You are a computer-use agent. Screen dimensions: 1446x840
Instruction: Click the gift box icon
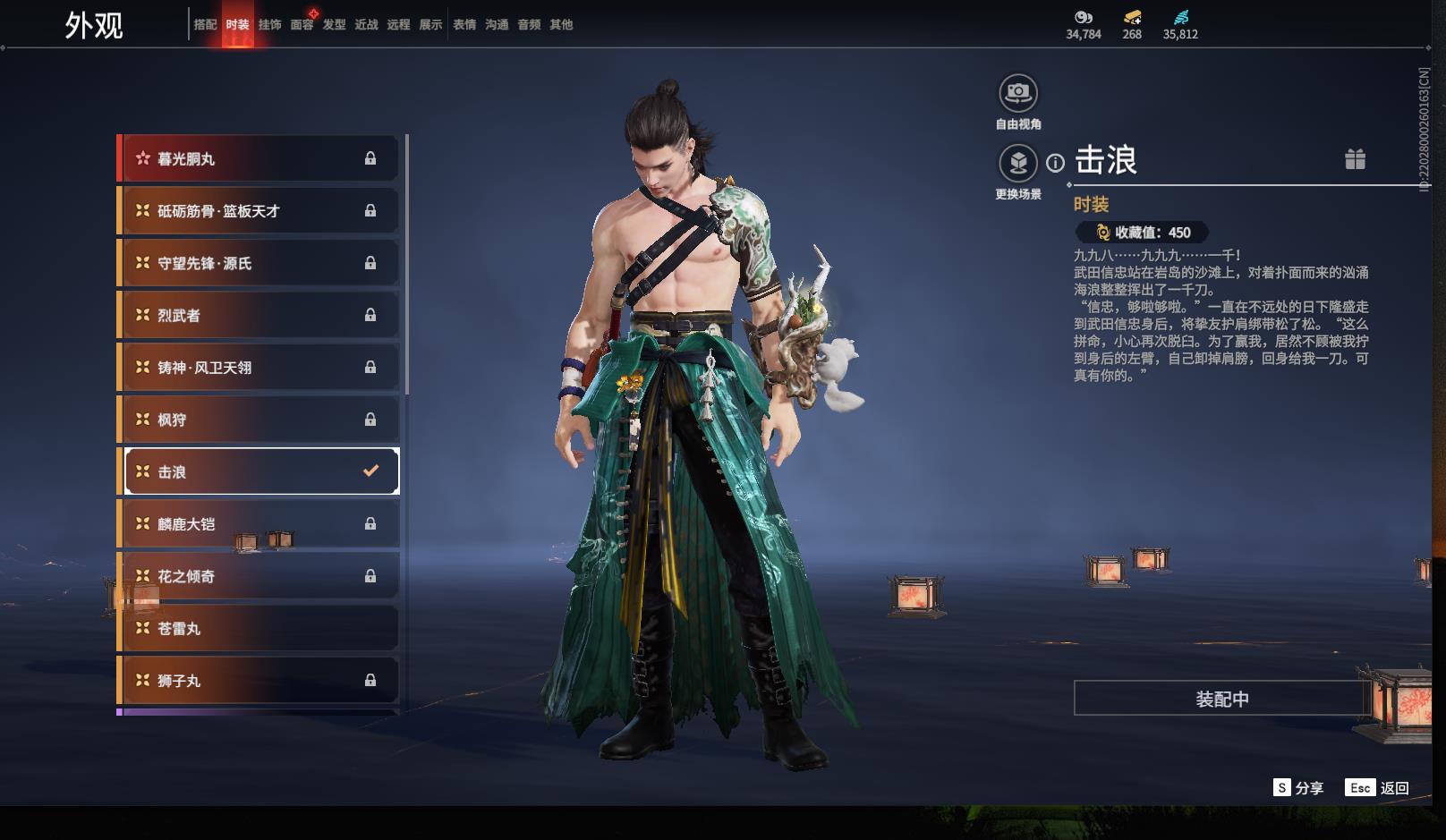coord(1355,159)
